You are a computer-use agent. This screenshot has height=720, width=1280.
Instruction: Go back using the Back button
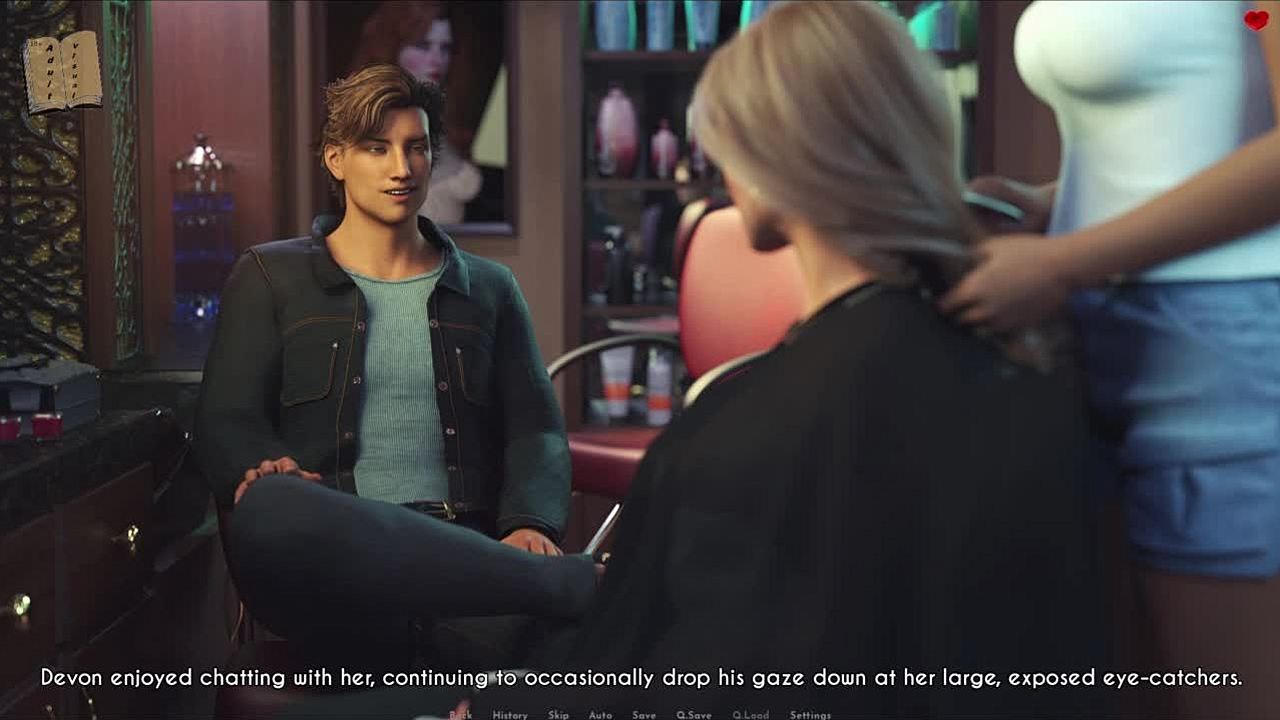[461, 715]
